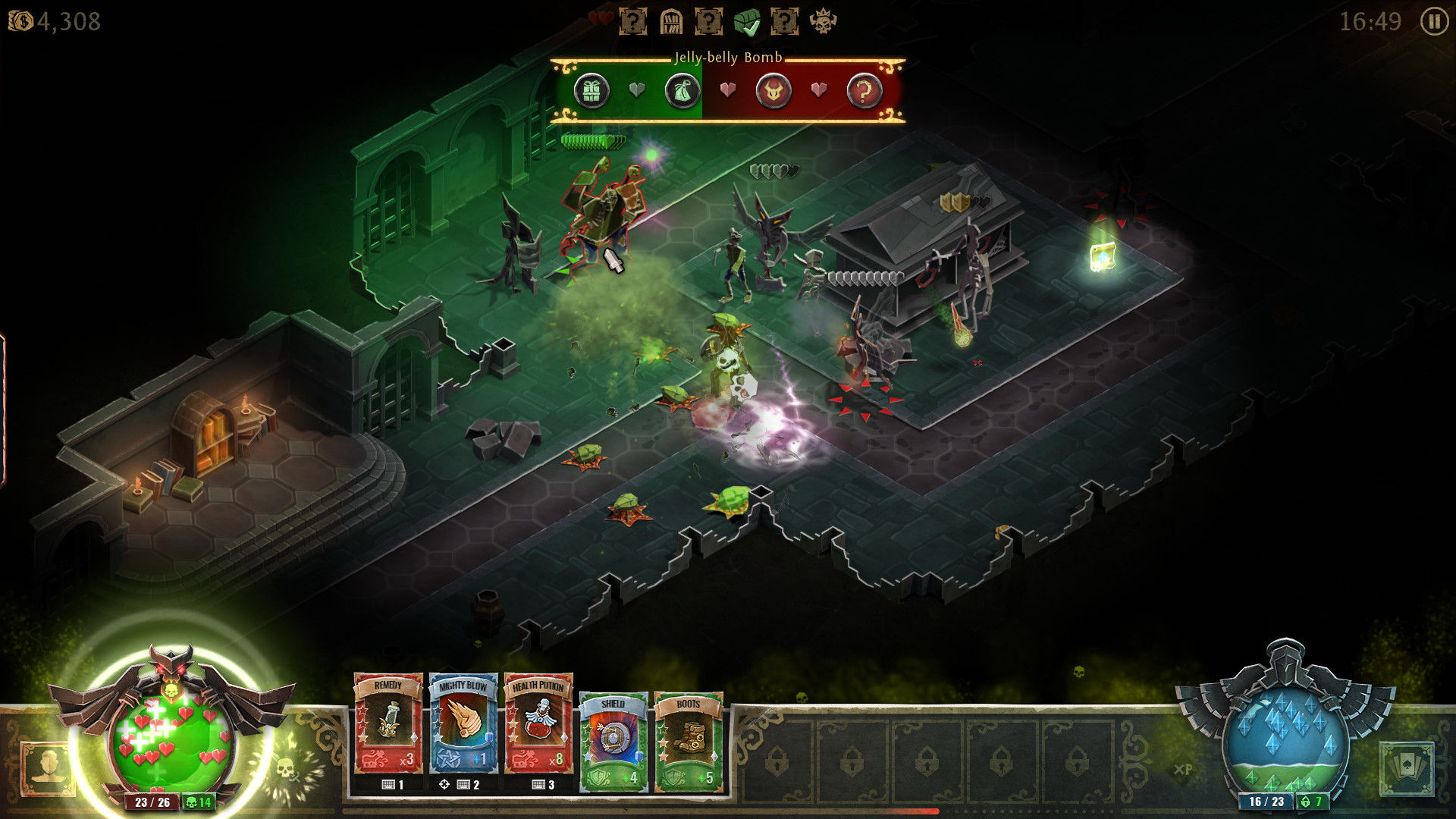Click the question-mark outcome icon in the event panel

tap(866, 91)
